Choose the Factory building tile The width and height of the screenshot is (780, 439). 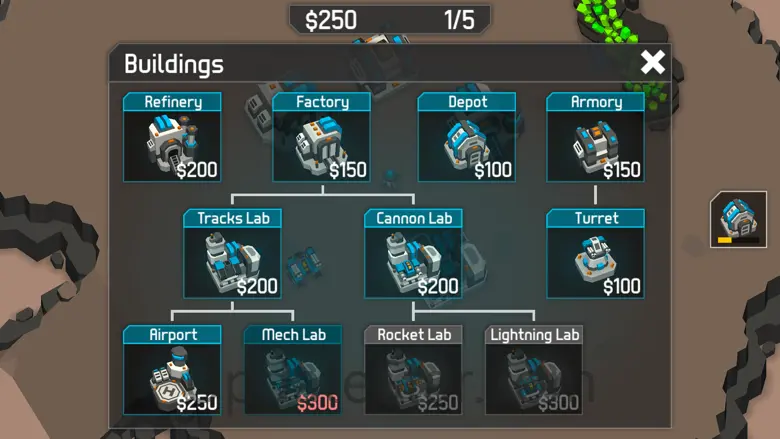point(322,138)
